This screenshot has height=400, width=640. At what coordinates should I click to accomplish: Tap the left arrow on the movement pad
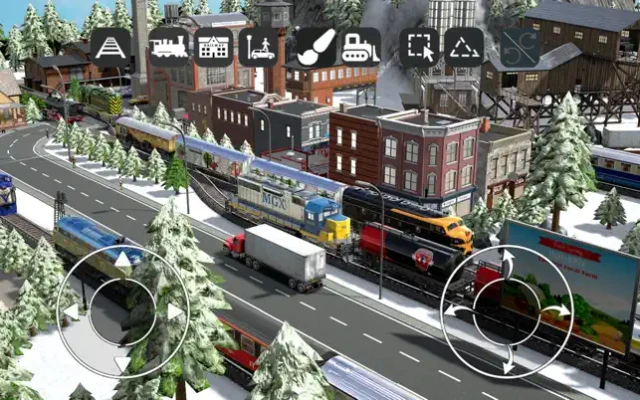coord(70,312)
